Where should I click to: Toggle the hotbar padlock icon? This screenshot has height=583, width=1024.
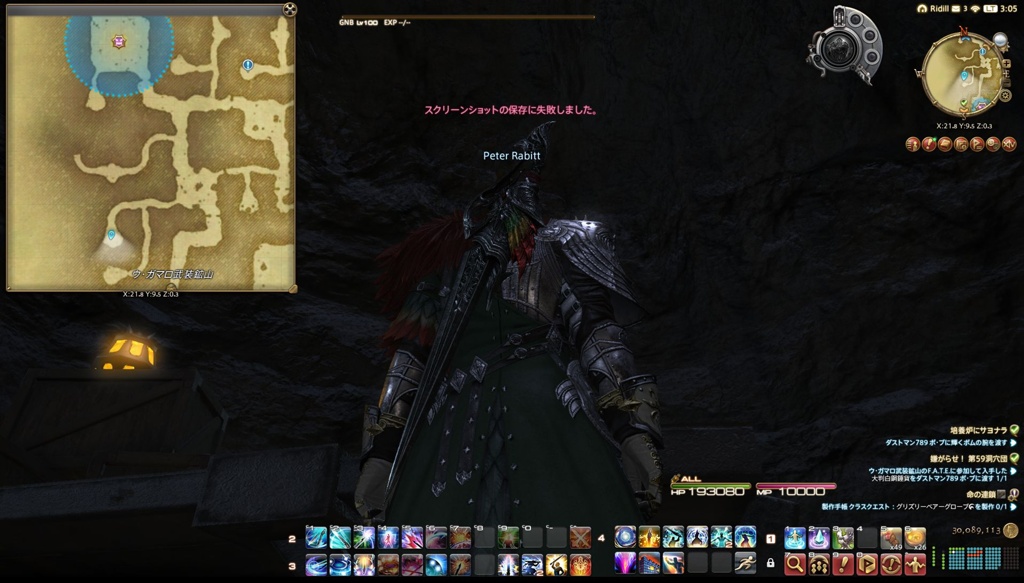coord(770,563)
